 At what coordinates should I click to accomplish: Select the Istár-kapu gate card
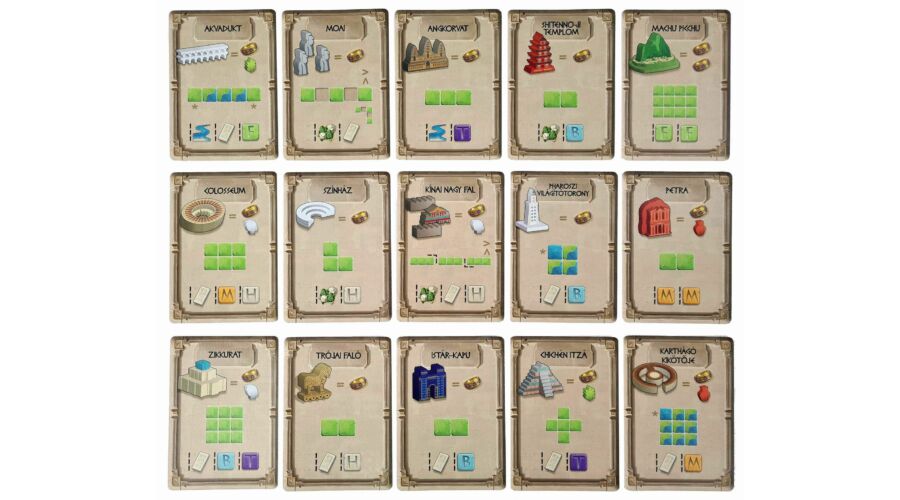449,412
